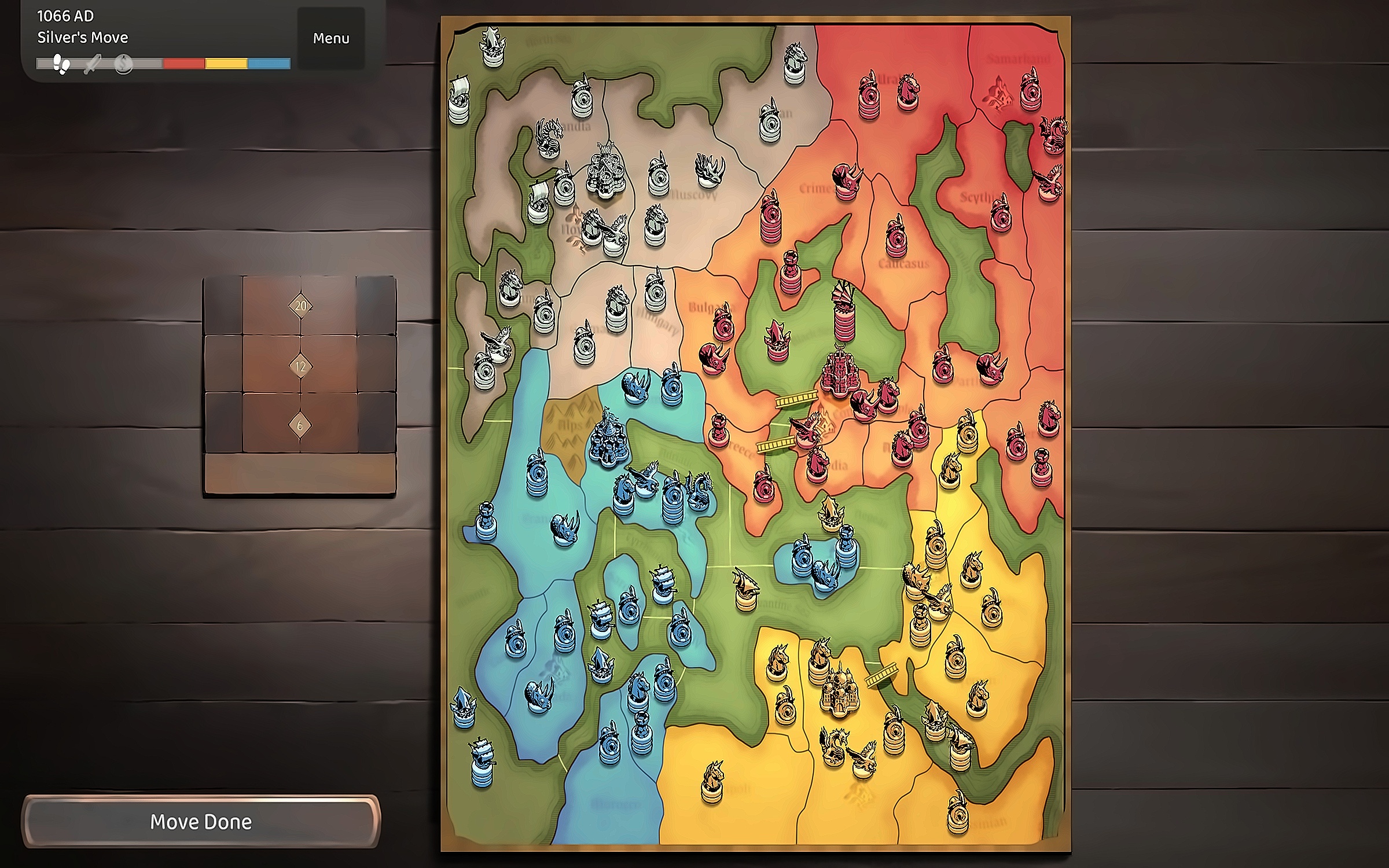Choose the 6 diamond marker

300,426
